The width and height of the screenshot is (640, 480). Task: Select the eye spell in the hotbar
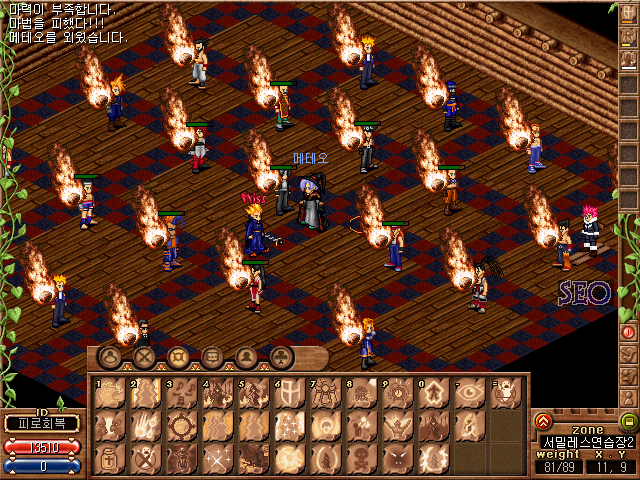(469, 393)
